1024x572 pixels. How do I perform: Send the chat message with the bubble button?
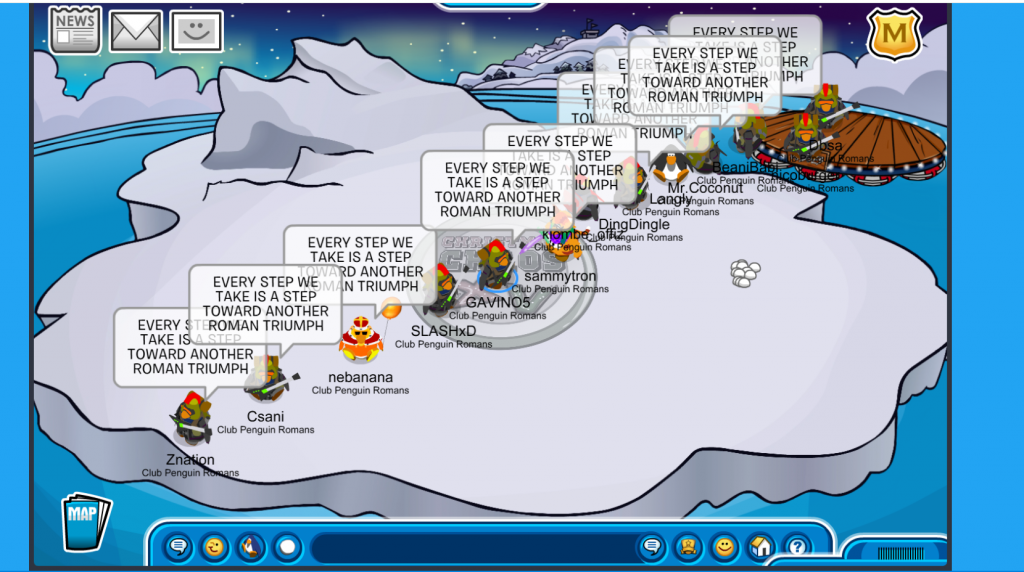[652, 547]
